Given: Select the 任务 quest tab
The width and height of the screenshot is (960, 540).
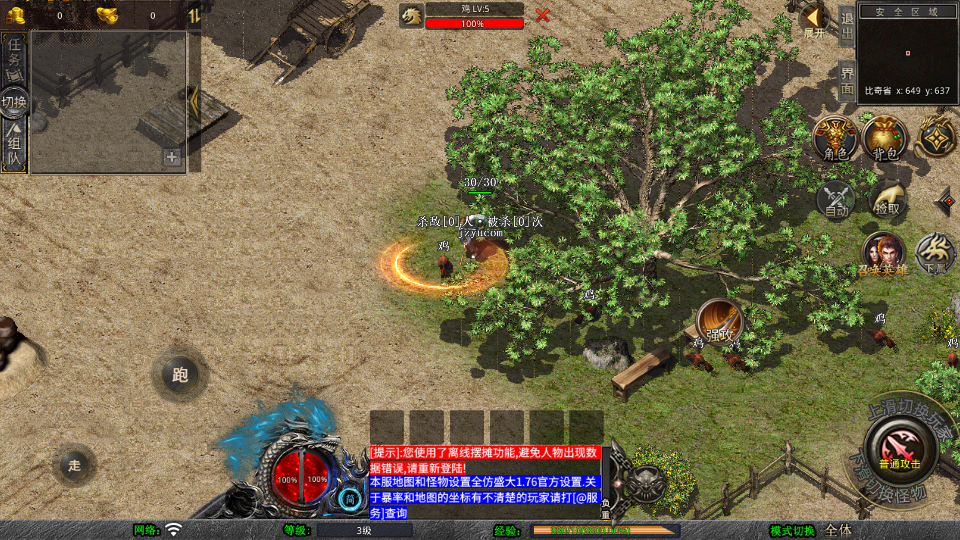Looking at the screenshot, I should (x=14, y=58).
